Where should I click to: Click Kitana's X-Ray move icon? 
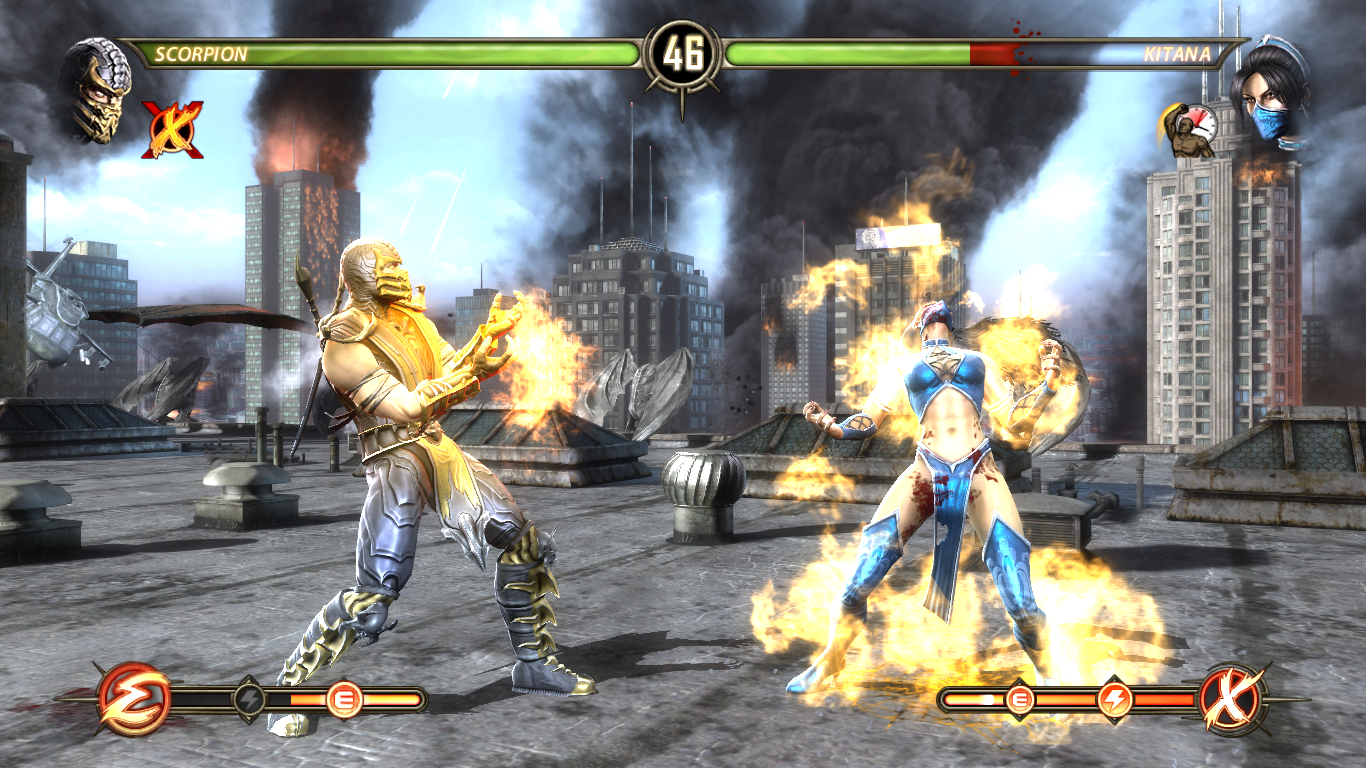click(x=1232, y=700)
